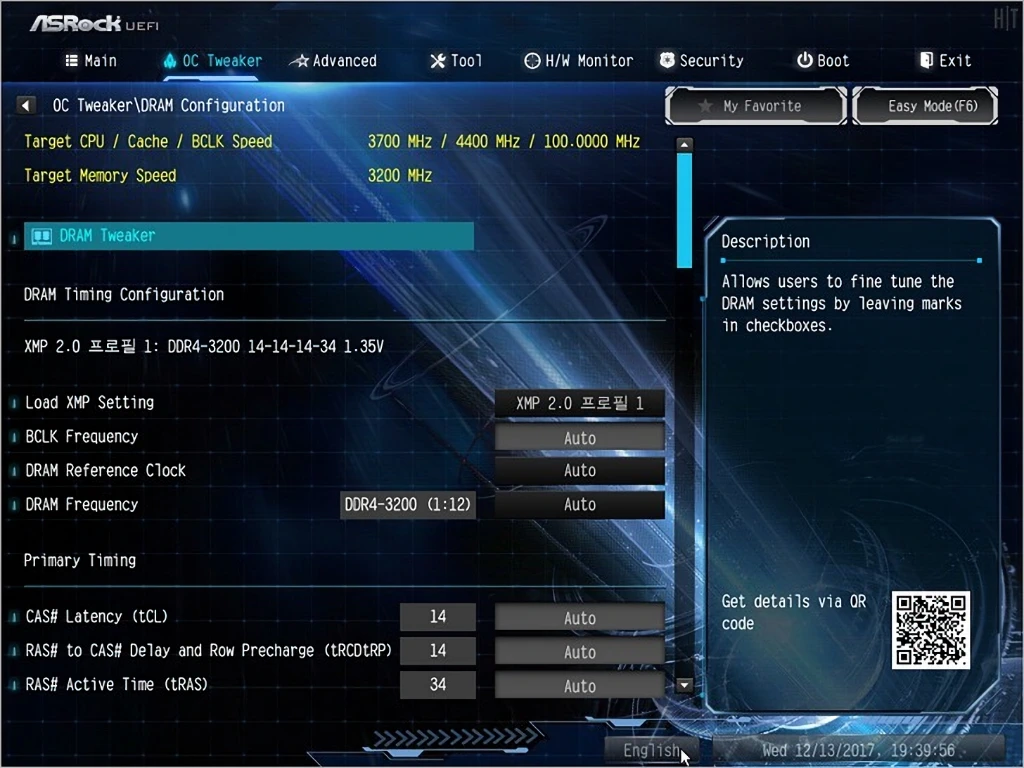Select the Tool tab
1024x768 pixels.
coord(456,61)
